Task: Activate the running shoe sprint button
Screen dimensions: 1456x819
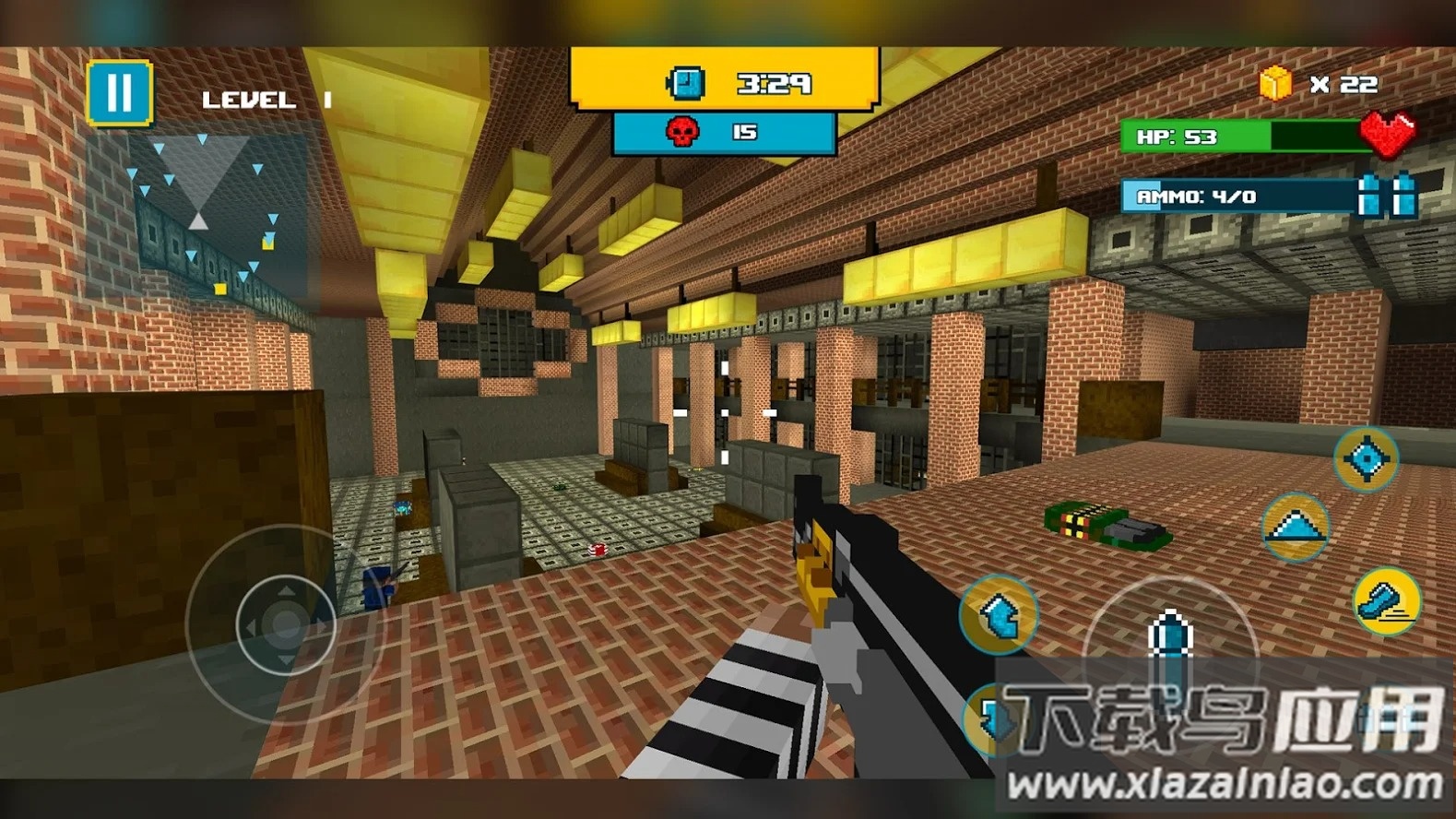Action: pyautogui.click(x=1386, y=602)
